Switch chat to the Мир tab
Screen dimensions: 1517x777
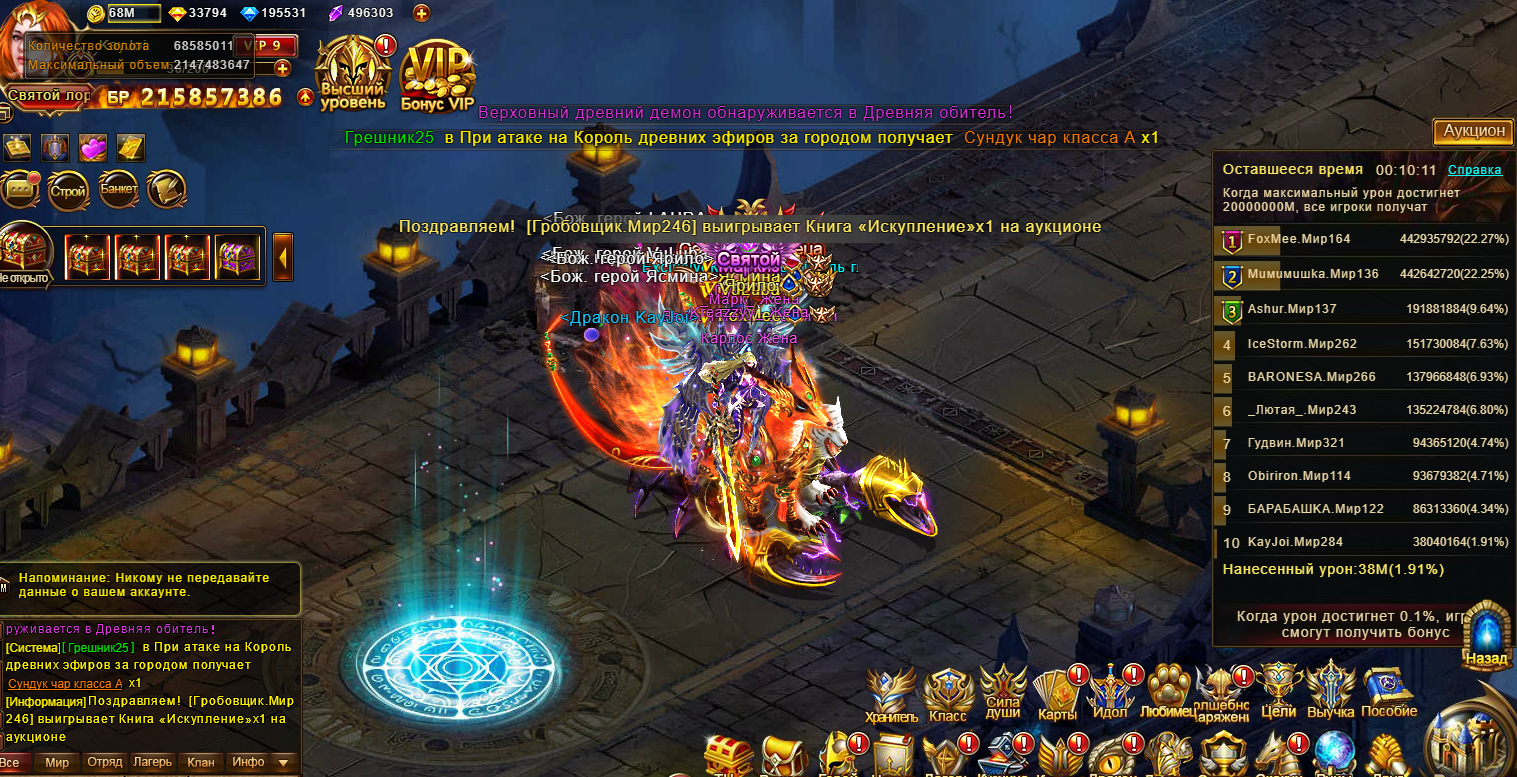click(x=57, y=762)
